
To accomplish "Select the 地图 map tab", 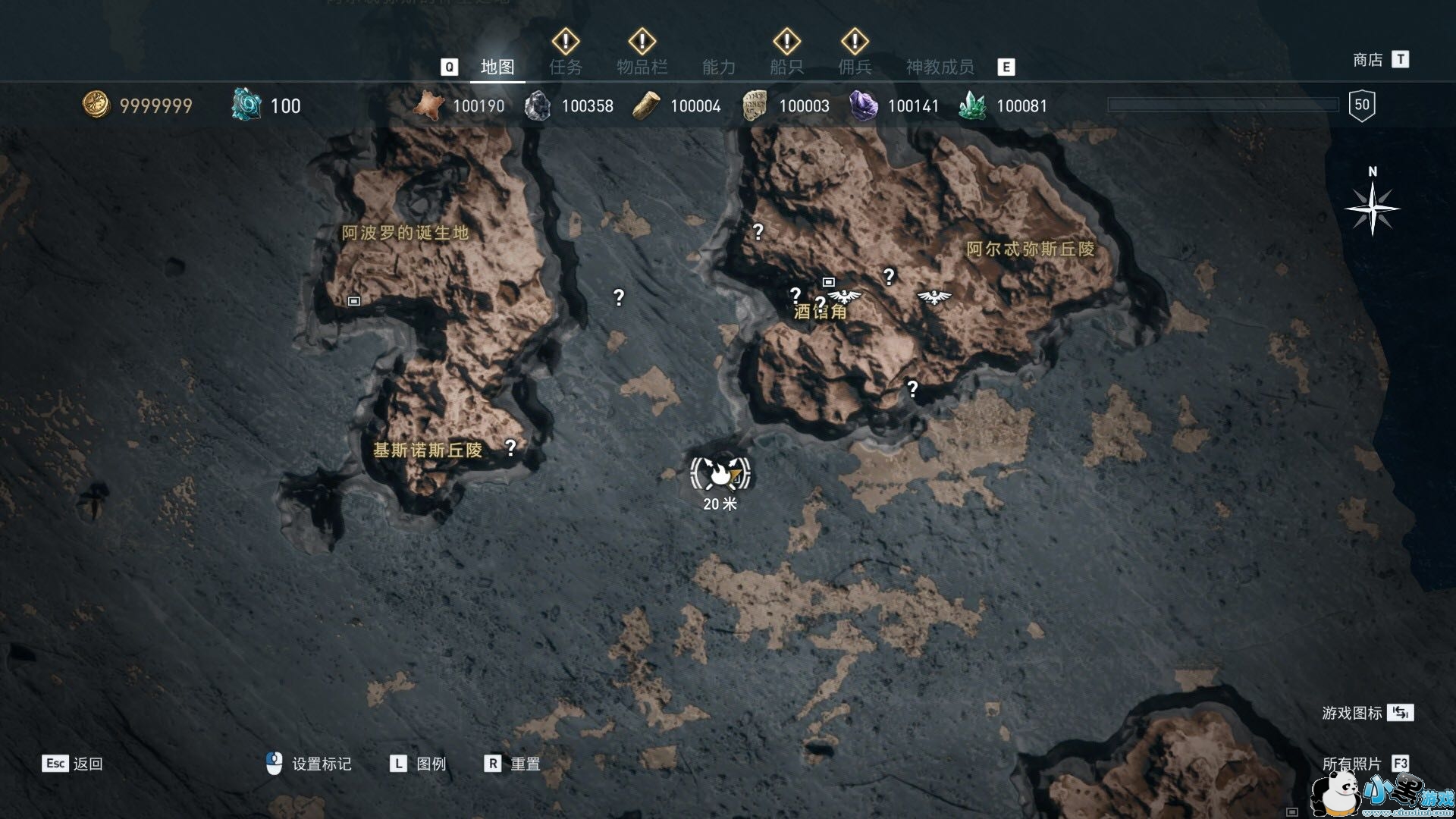I will 497,67.
